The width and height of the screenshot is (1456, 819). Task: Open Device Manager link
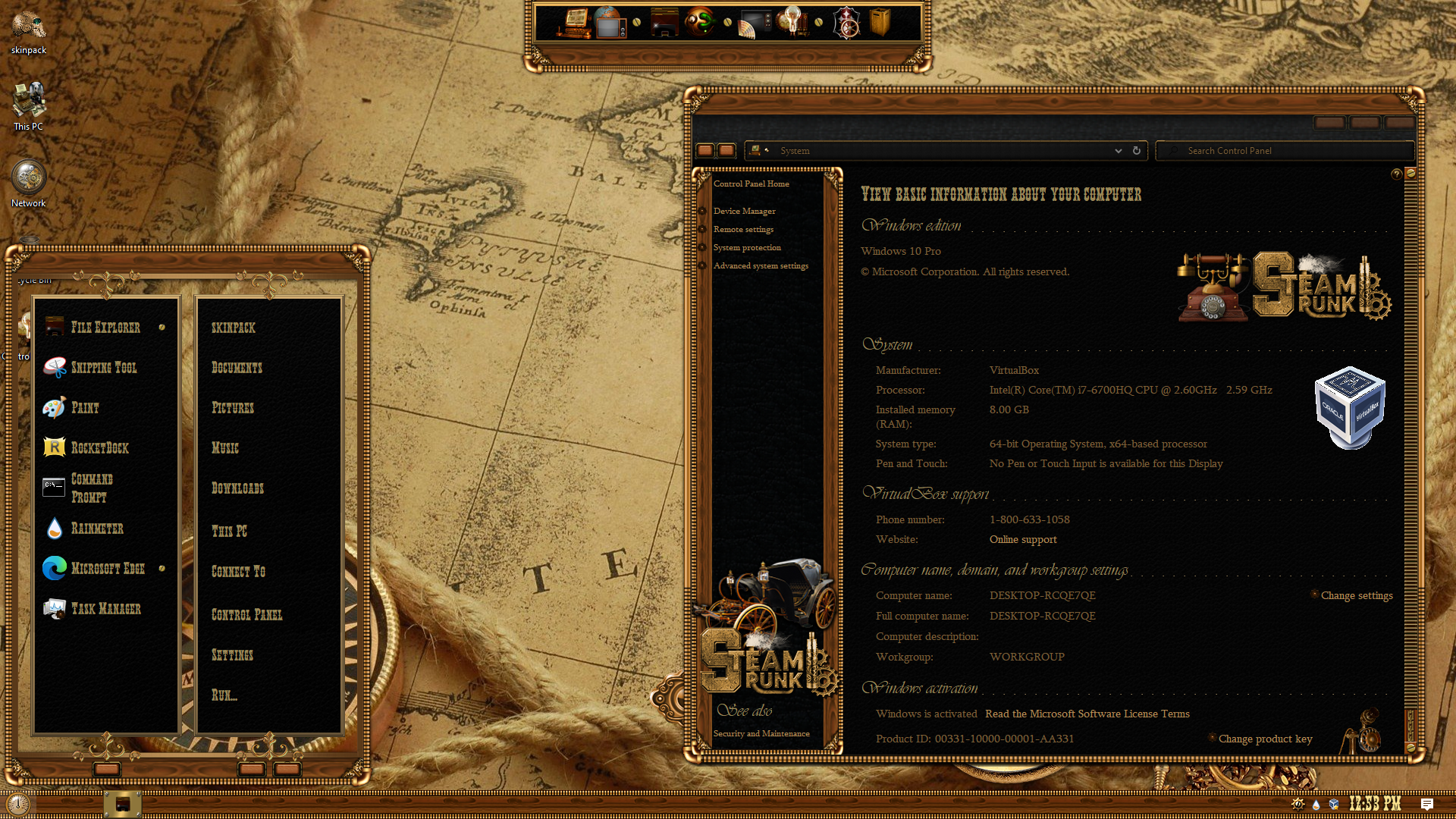tap(744, 212)
